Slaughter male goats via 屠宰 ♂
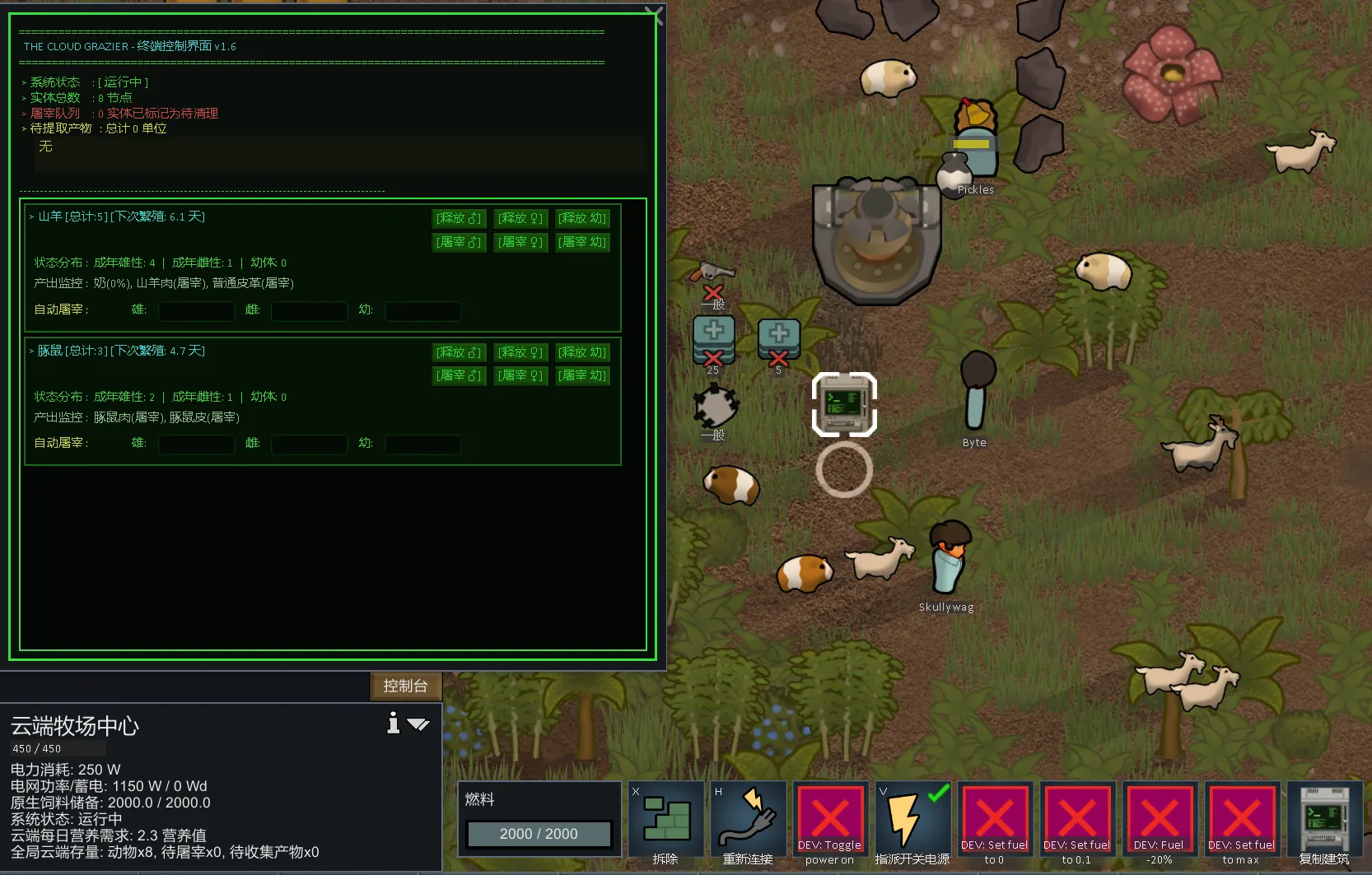The image size is (1372, 875). coord(459,242)
